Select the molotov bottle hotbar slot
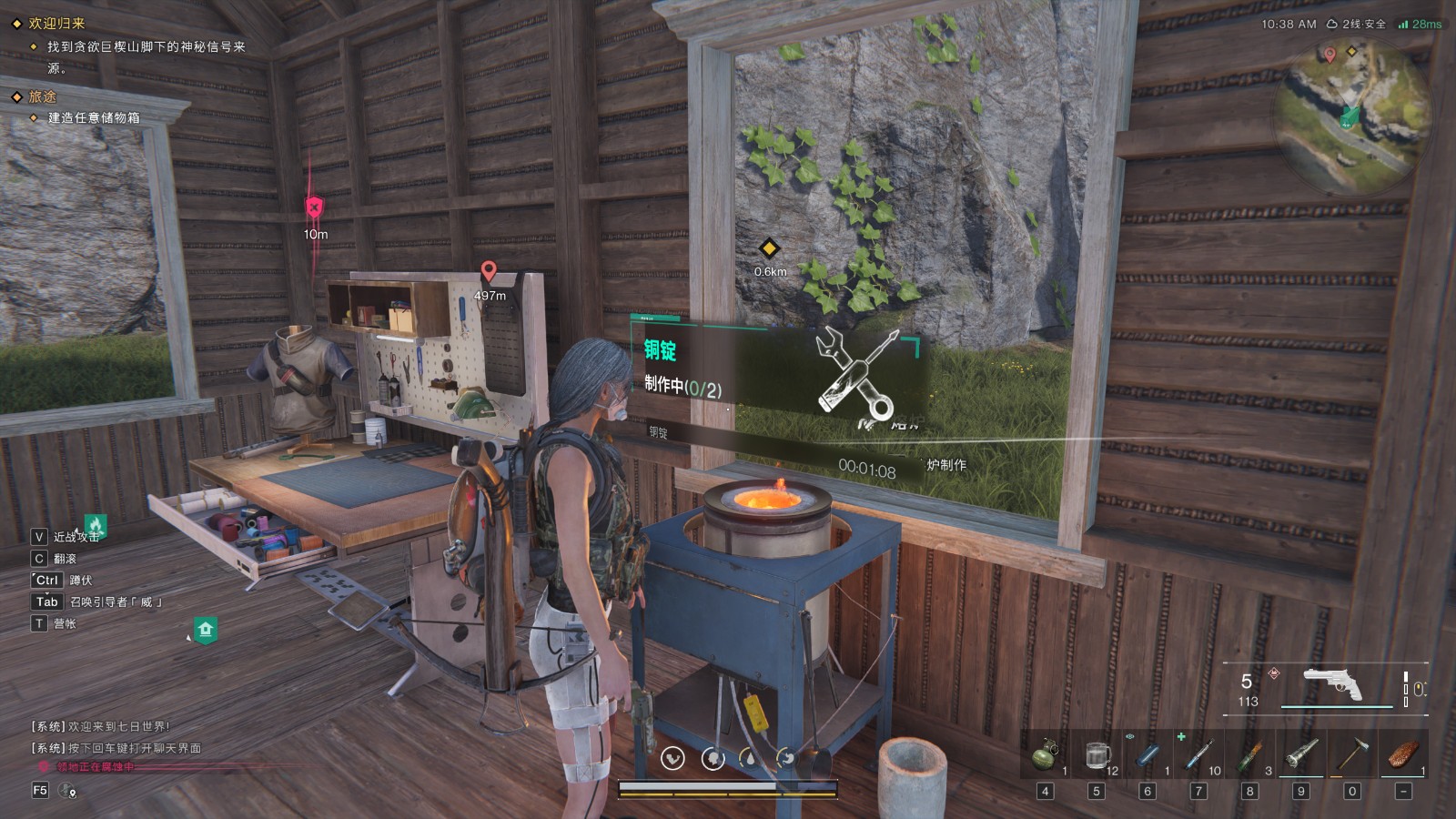The width and height of the screenshot is (1456, 819). tap(1250, 755)
